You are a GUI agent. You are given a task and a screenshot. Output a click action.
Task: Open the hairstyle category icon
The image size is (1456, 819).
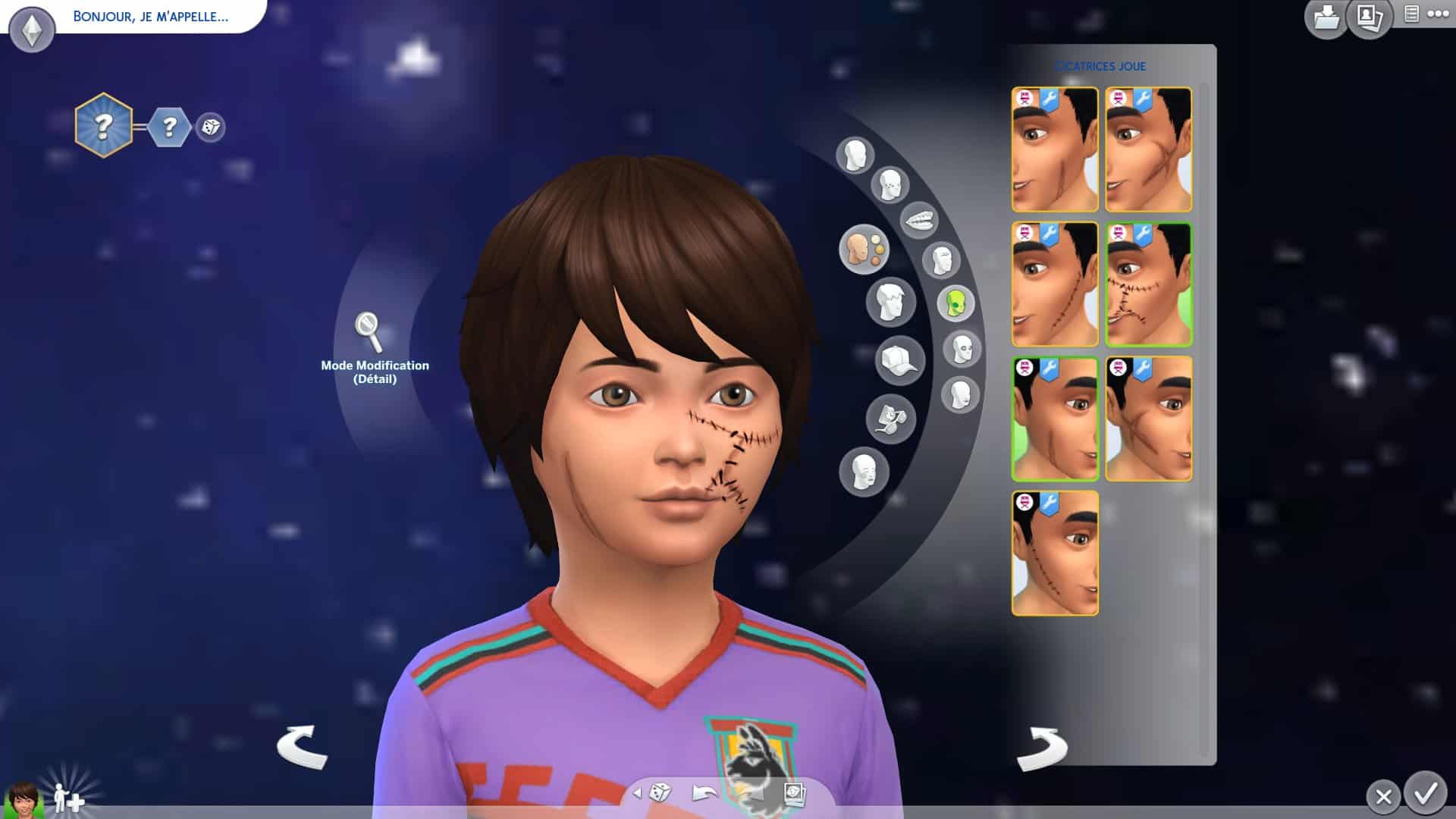(890, 302)
